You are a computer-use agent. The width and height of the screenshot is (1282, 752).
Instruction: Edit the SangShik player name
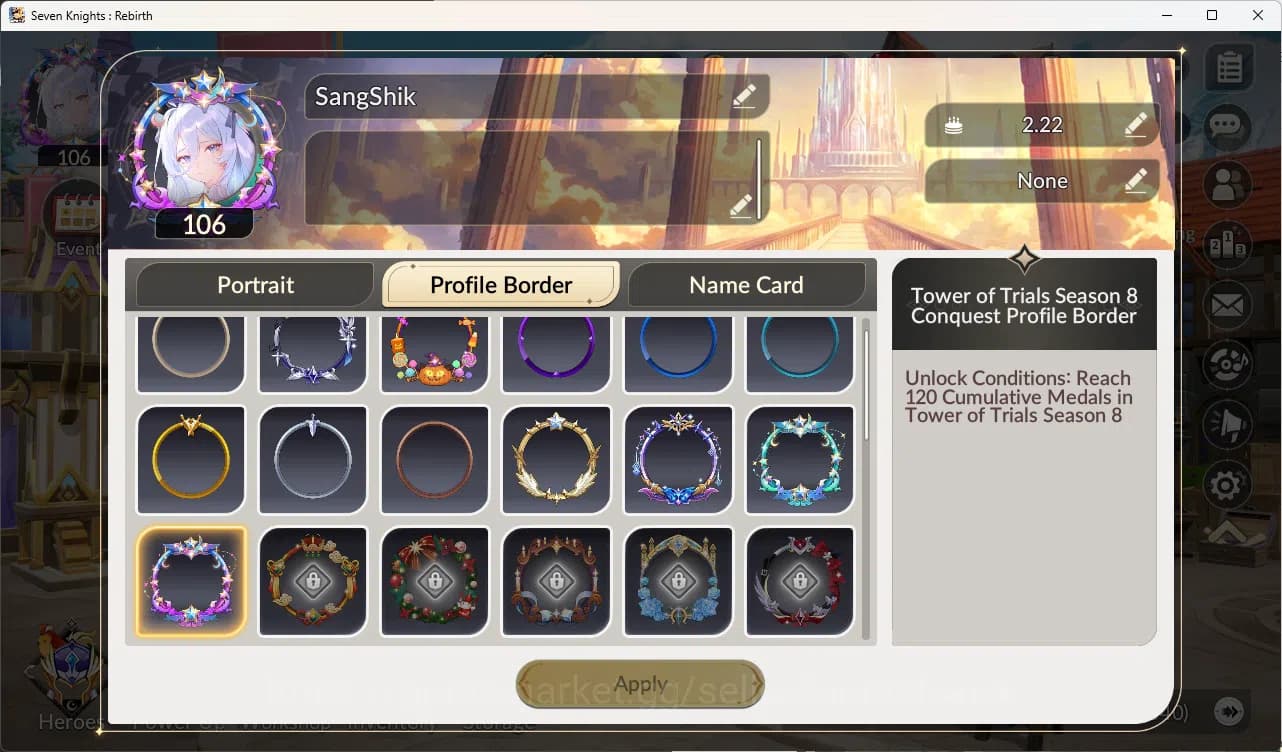pyautogui.click(x=743, y=96)
